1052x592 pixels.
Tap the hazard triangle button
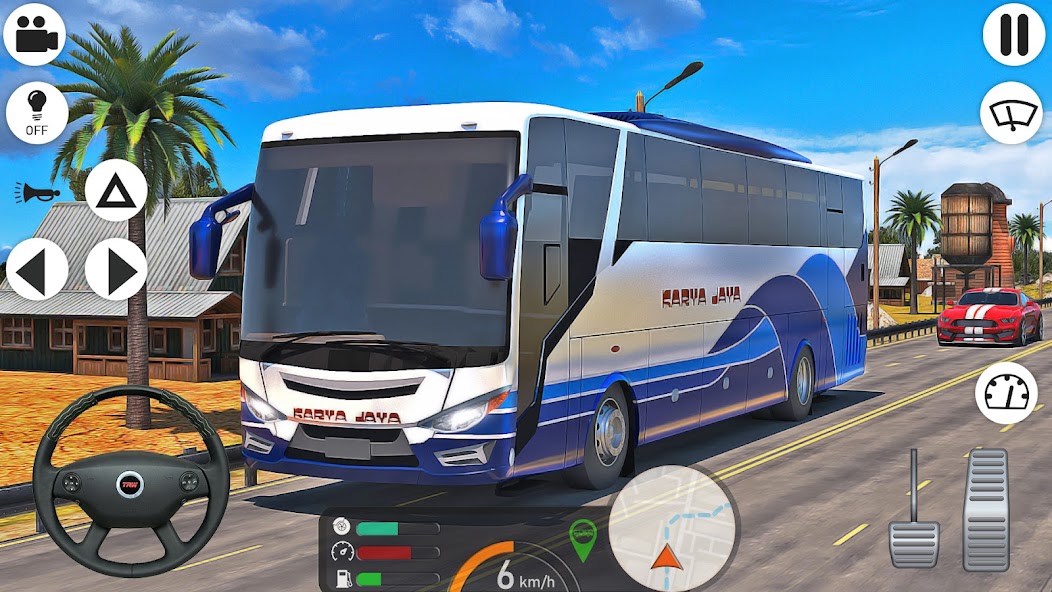(x=116, y=190)
